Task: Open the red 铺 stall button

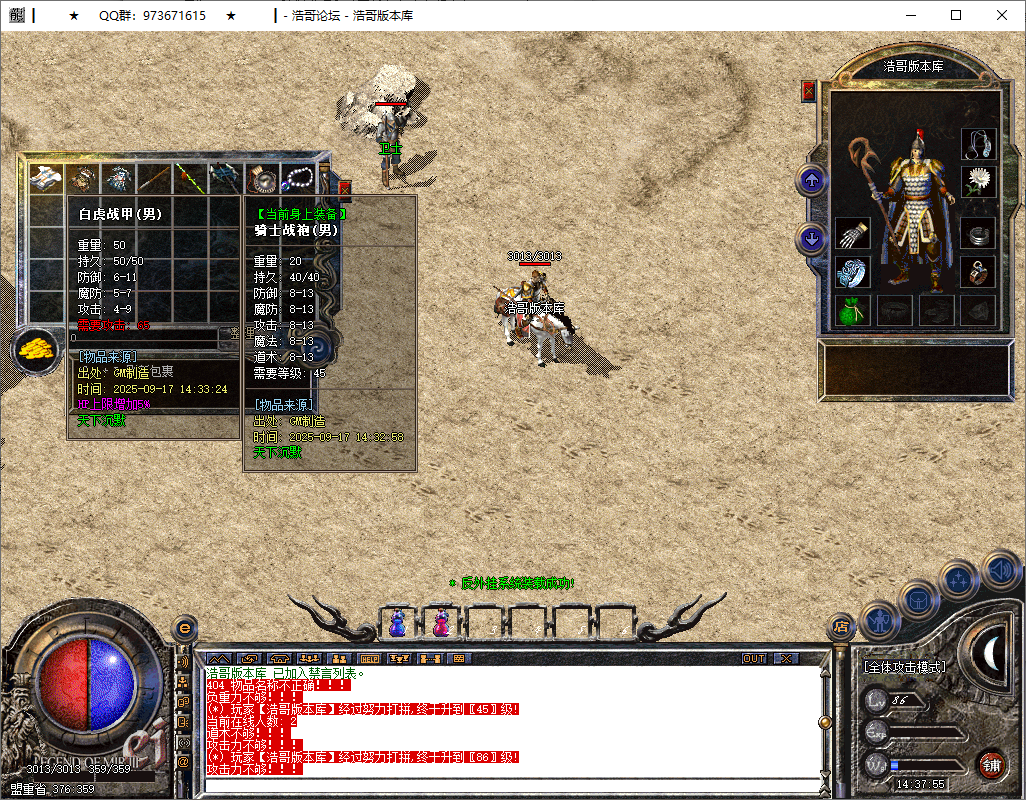Action: pos(990,765)
